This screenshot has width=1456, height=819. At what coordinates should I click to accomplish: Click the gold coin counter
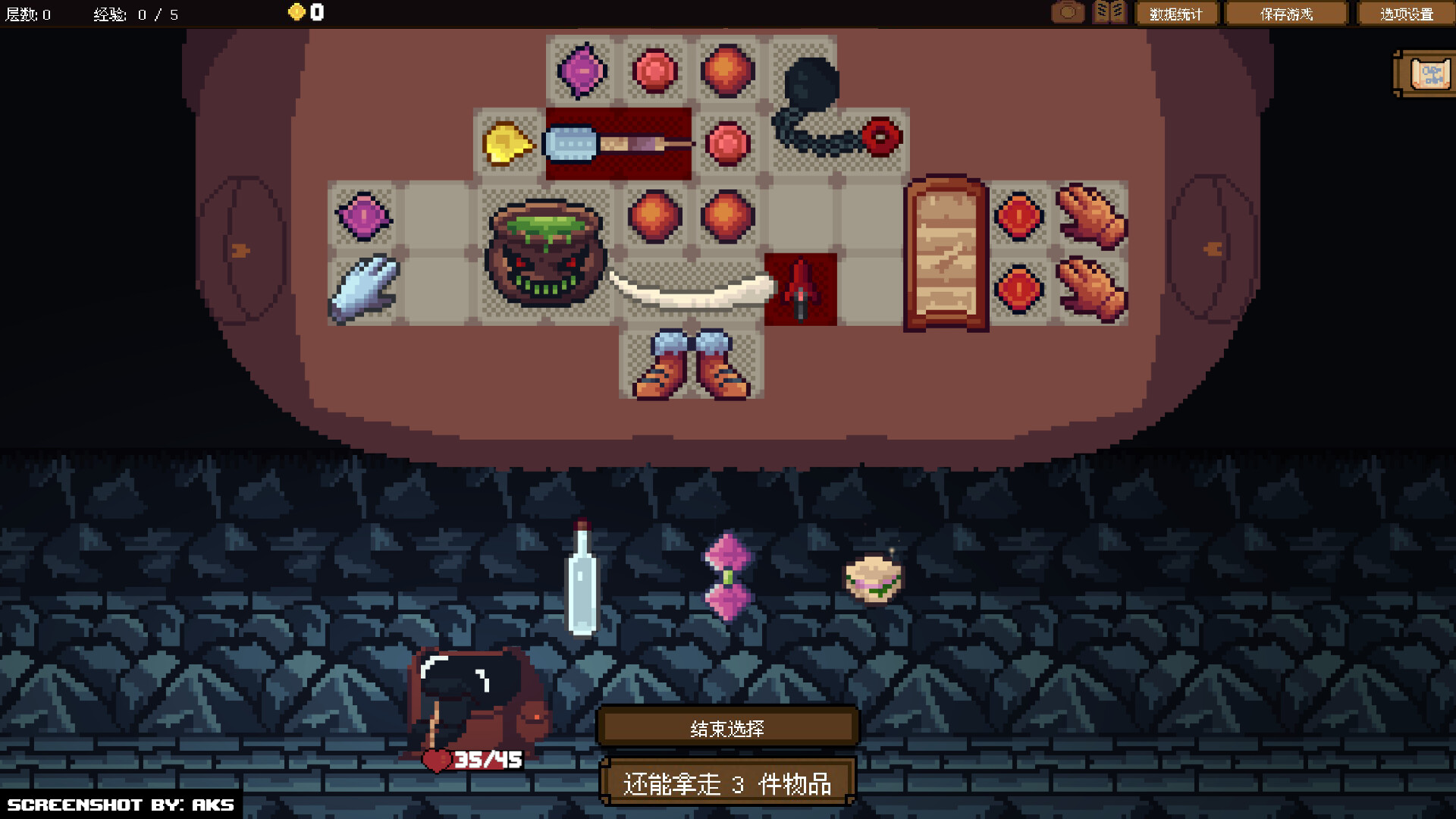(x=302, y=12)
